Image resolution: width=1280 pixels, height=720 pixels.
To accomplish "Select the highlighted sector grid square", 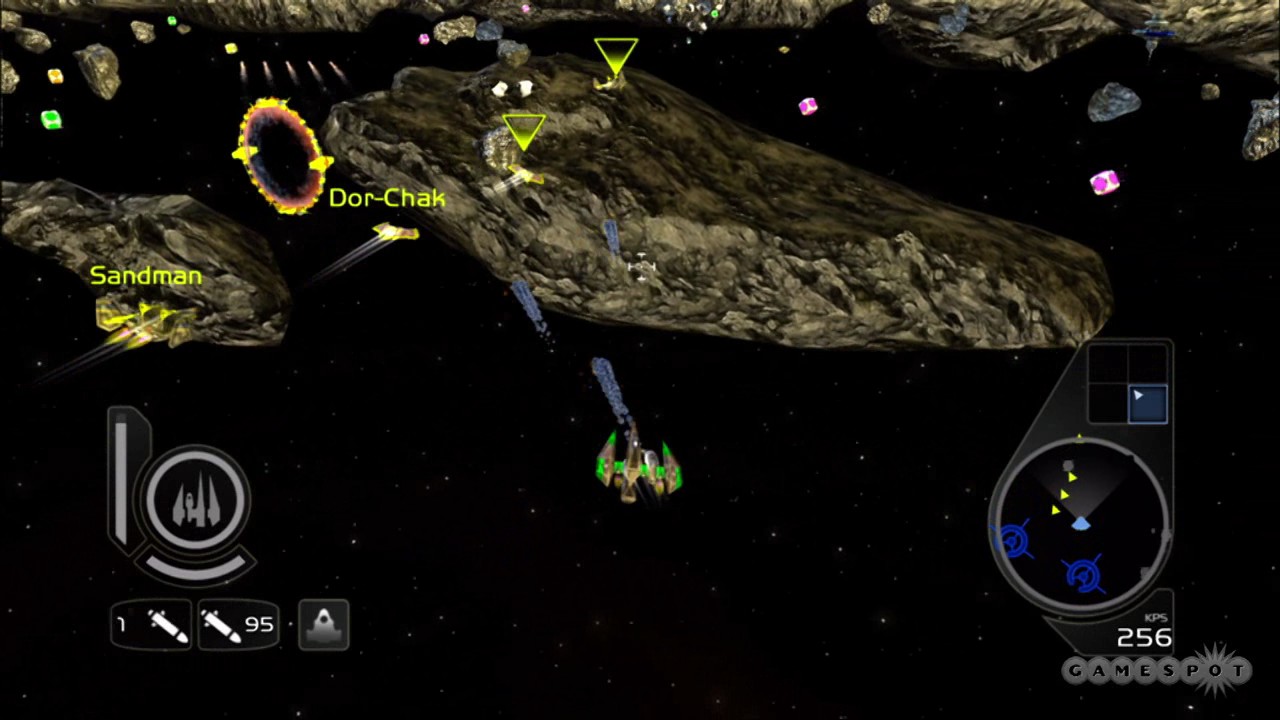I will (x=1147, y=402).
